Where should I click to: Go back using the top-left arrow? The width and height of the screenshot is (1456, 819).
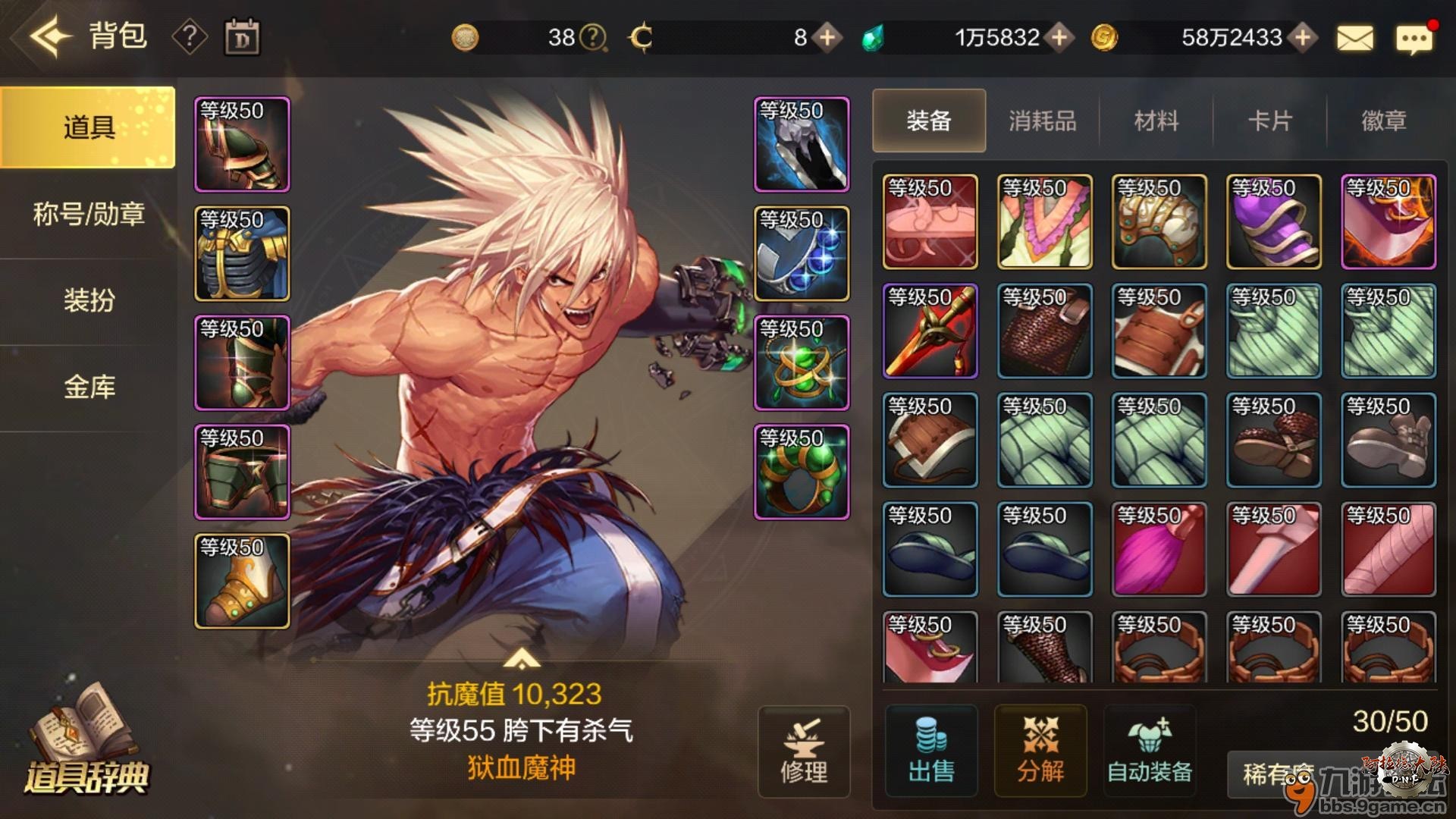pyautogui.click(x=50, y=36)
